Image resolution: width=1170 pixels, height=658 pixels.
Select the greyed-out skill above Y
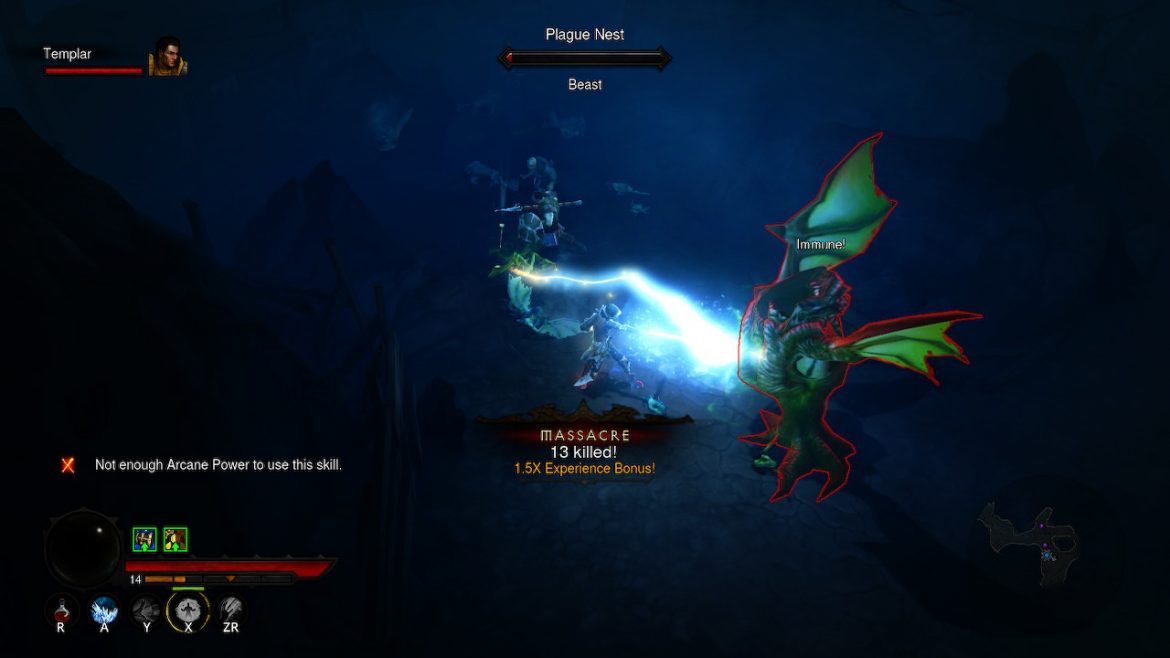pos(146,609)
